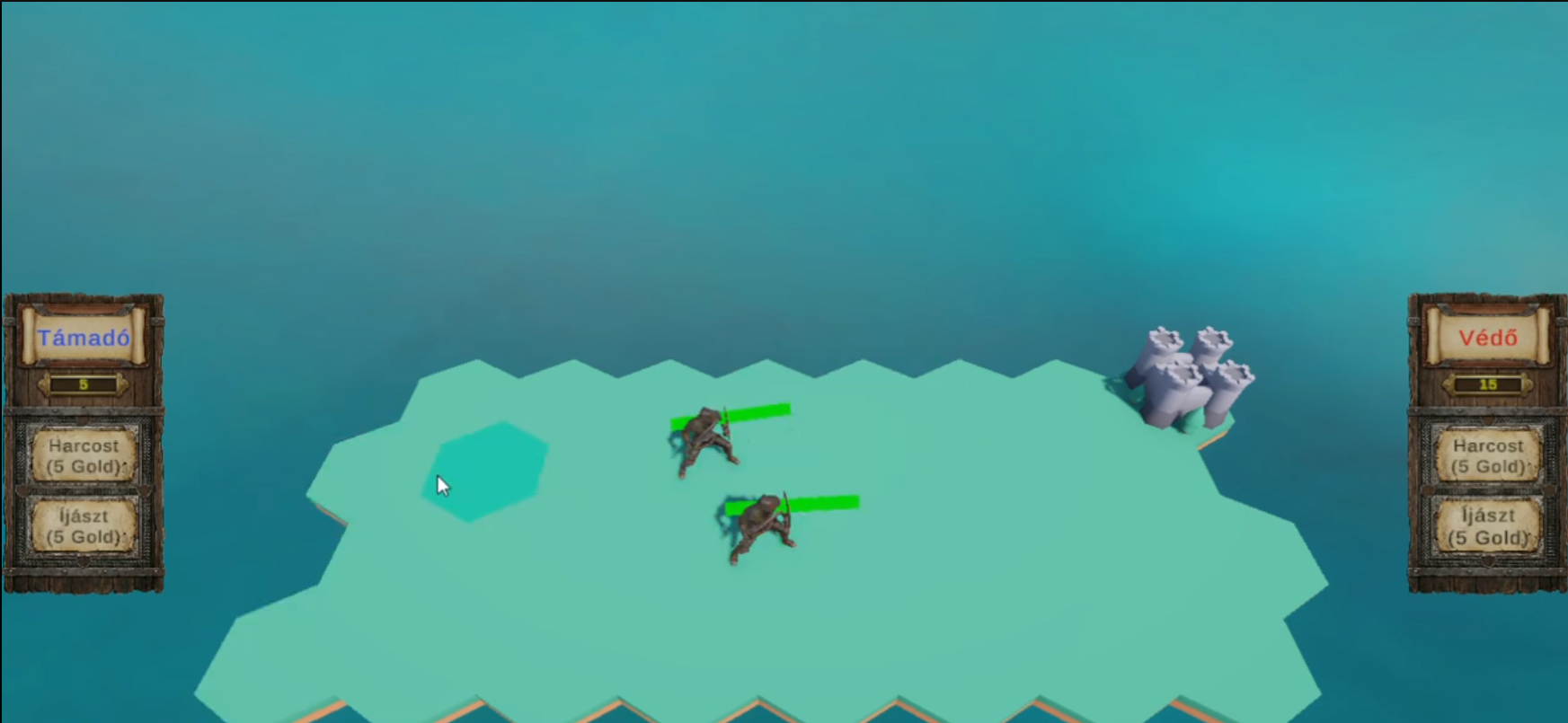The image size is (1568, 723).
Task: Select the defender gold counter showing 15
Action: click(x=1487, y=384)
